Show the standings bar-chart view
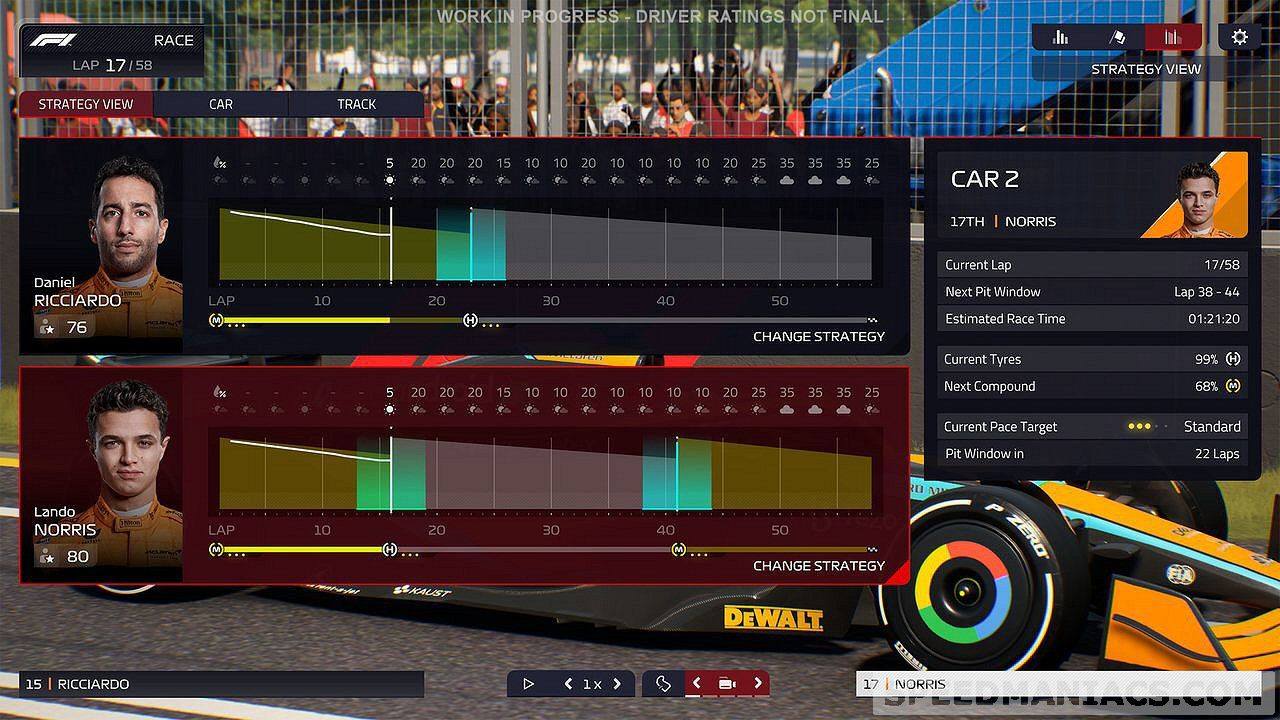1280x720 pixels. [1060, 38]
